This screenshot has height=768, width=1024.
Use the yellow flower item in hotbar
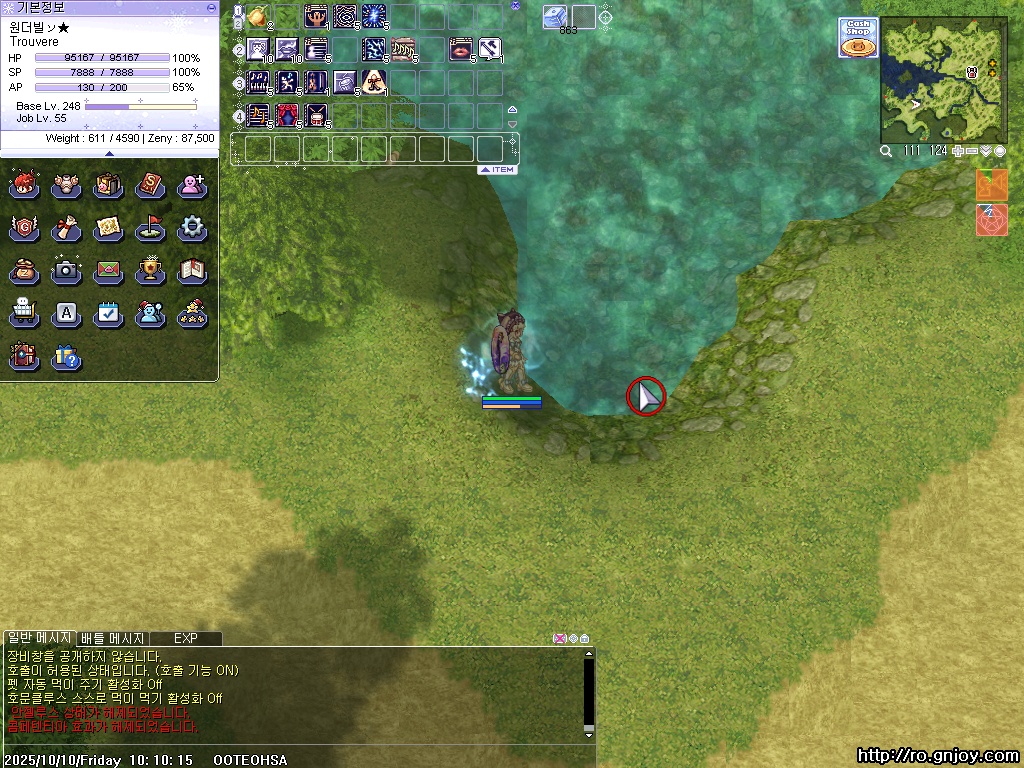(258, 16)
